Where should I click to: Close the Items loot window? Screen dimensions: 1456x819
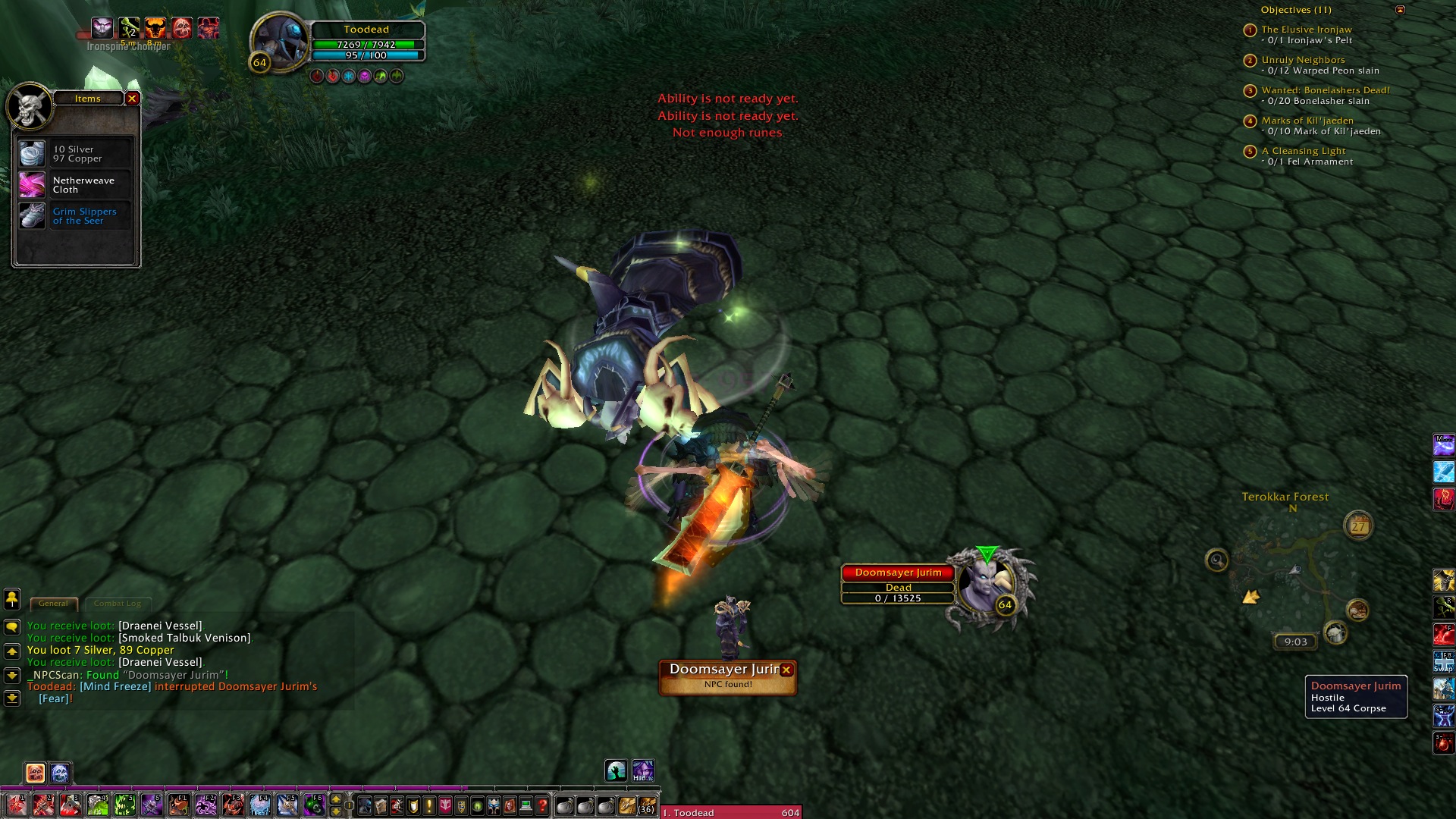coord(132,99)
